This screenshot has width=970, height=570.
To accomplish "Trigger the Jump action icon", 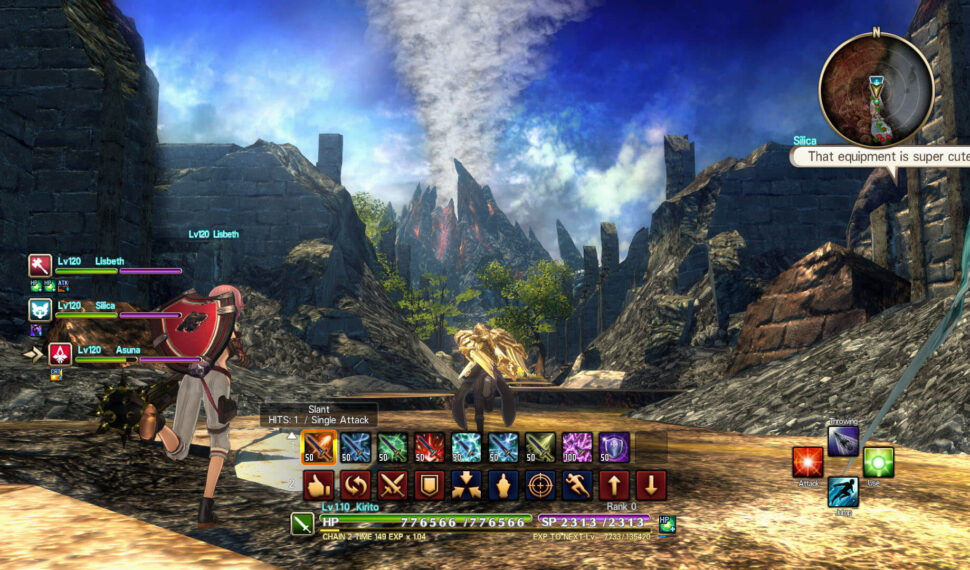I will click(x=843, y=492).
